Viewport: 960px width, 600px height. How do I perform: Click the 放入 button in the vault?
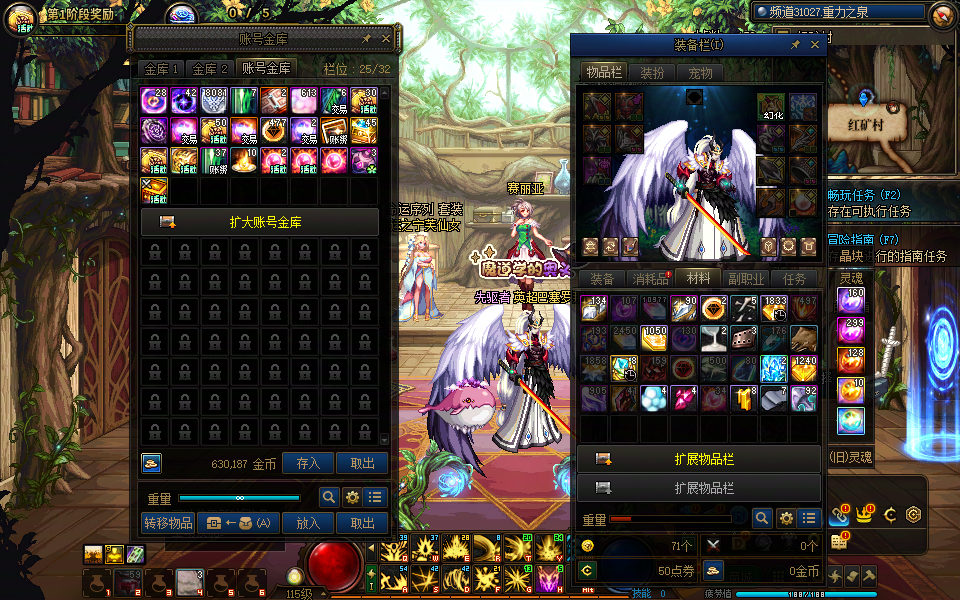pyautogui.click(x=308, y=522)
